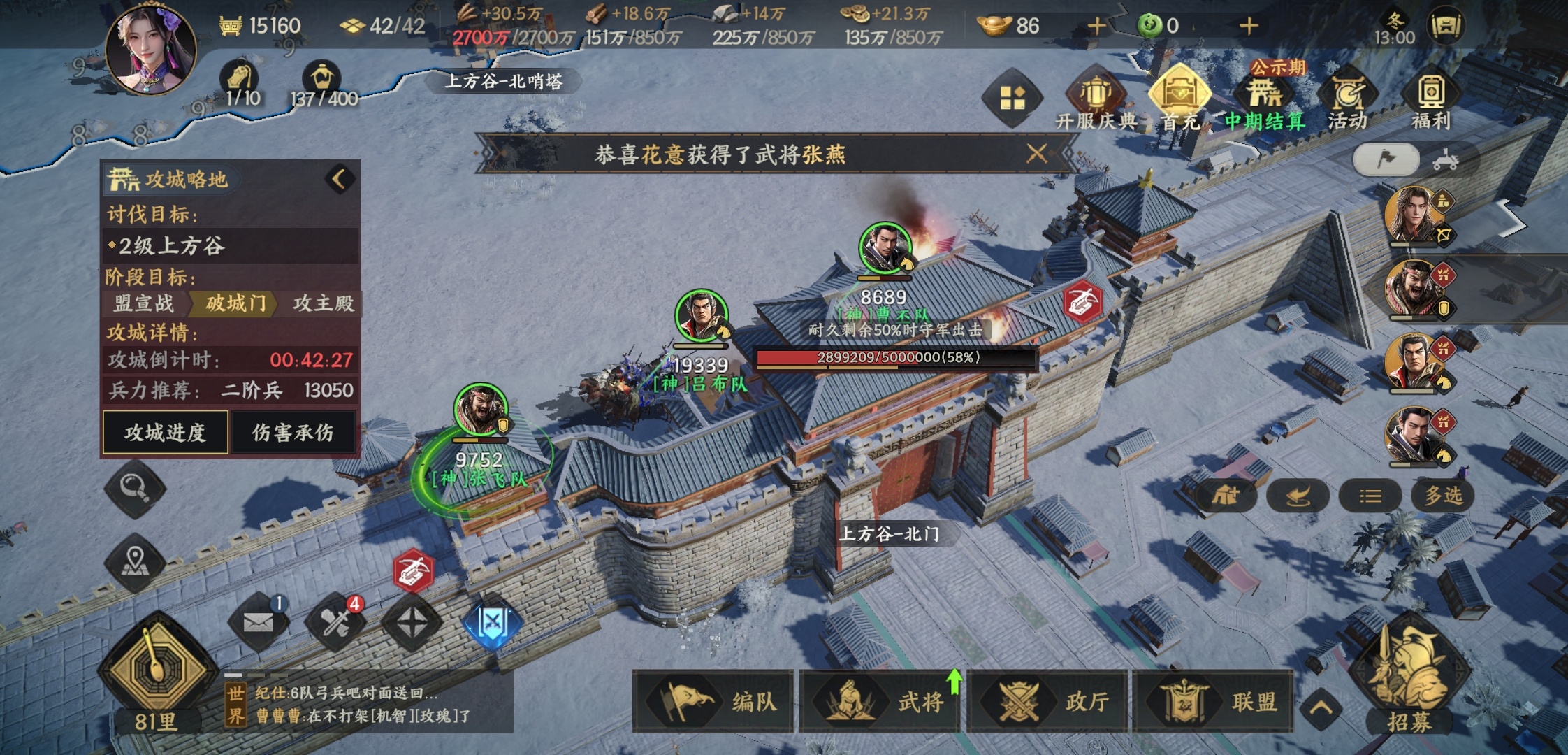Close the 恭喜花意 announcement banner
The height and width of the screenshot is (755, 1568).
(1037, 153)
